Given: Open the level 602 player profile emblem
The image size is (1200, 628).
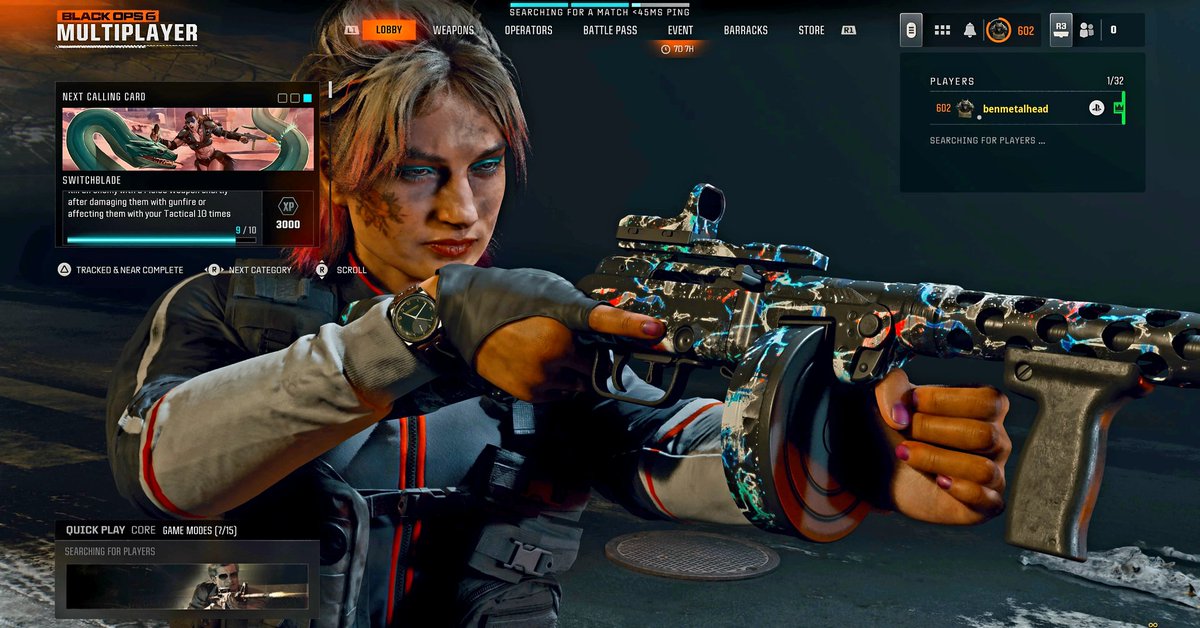Looking at the screenshot, I should click(x=999, y=30).
